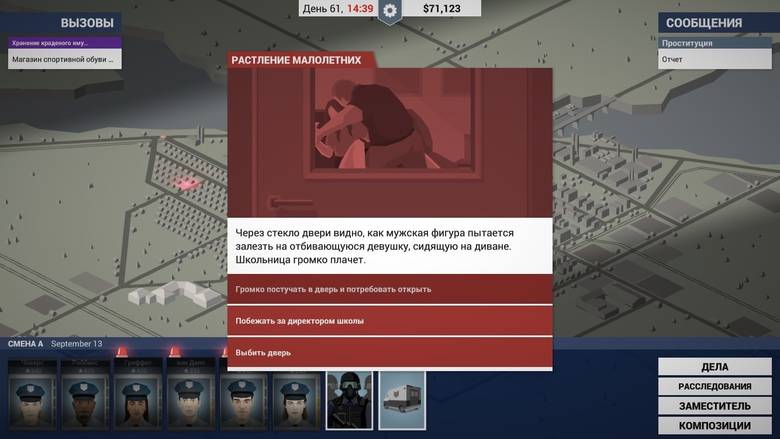Select the "Смена А" shift label
Viewport: 780px width, 439px height.
(x=26, y=343)
